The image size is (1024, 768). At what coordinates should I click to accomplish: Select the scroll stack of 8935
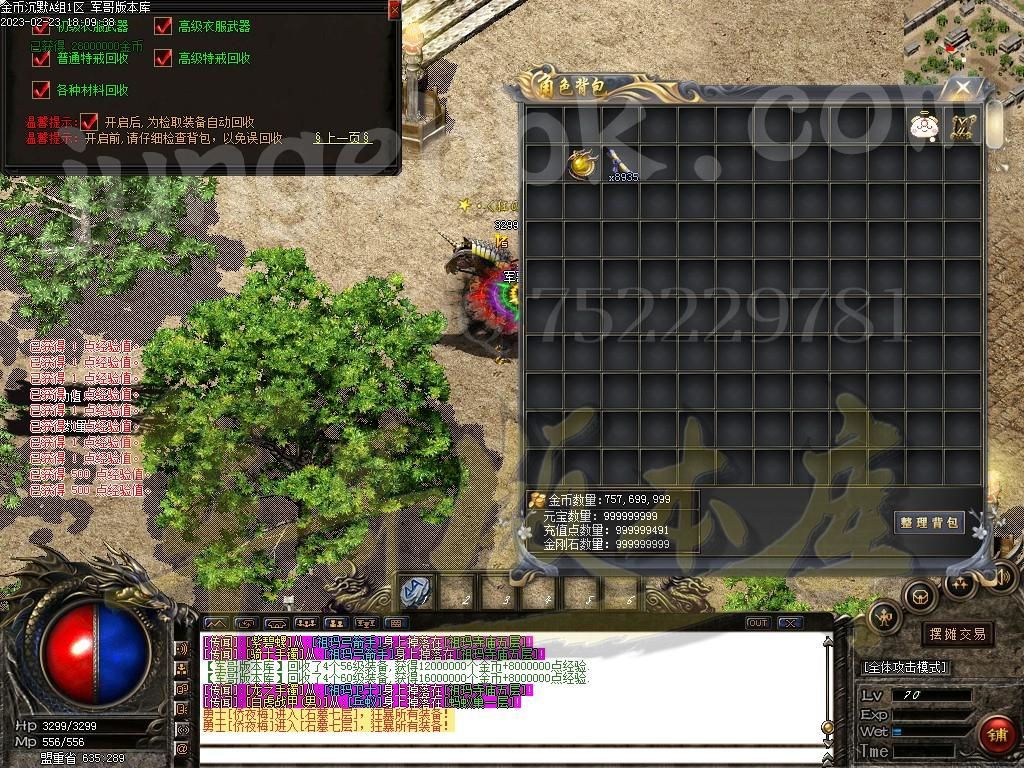[x=619, y=163]
